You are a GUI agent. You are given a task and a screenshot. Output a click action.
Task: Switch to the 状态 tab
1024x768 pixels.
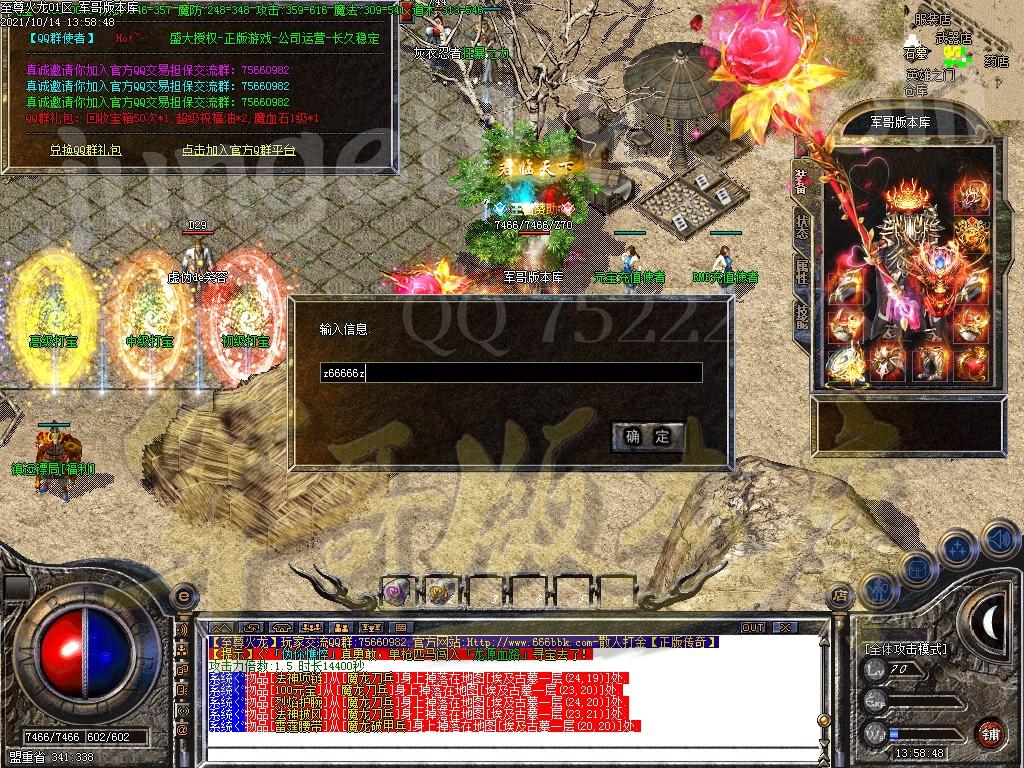[x=802, y=225]
